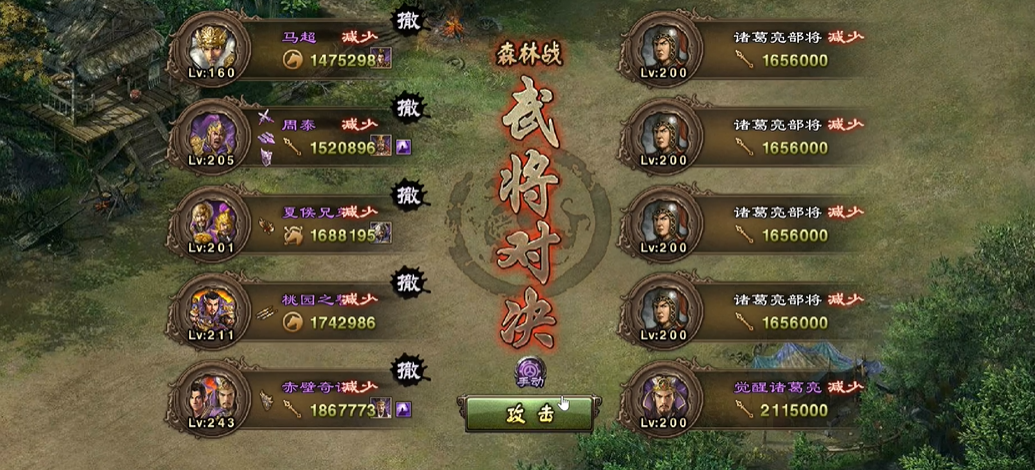This screenshot has height=470, width=1035.
Task: Toggle the purple 手动 manual mode icon
Action: [530, 371]
